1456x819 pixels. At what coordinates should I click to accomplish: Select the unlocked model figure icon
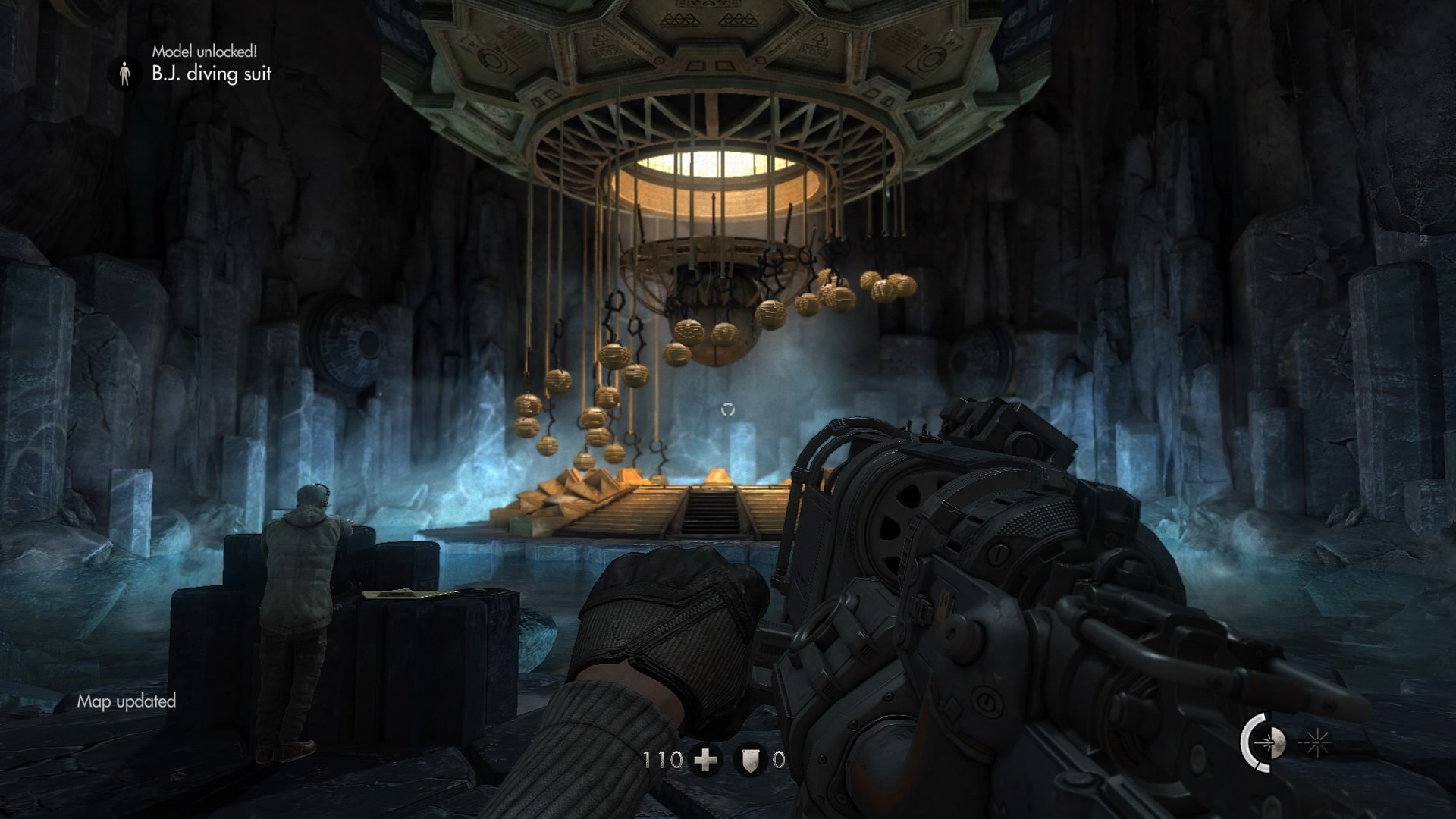coord(125,74)
